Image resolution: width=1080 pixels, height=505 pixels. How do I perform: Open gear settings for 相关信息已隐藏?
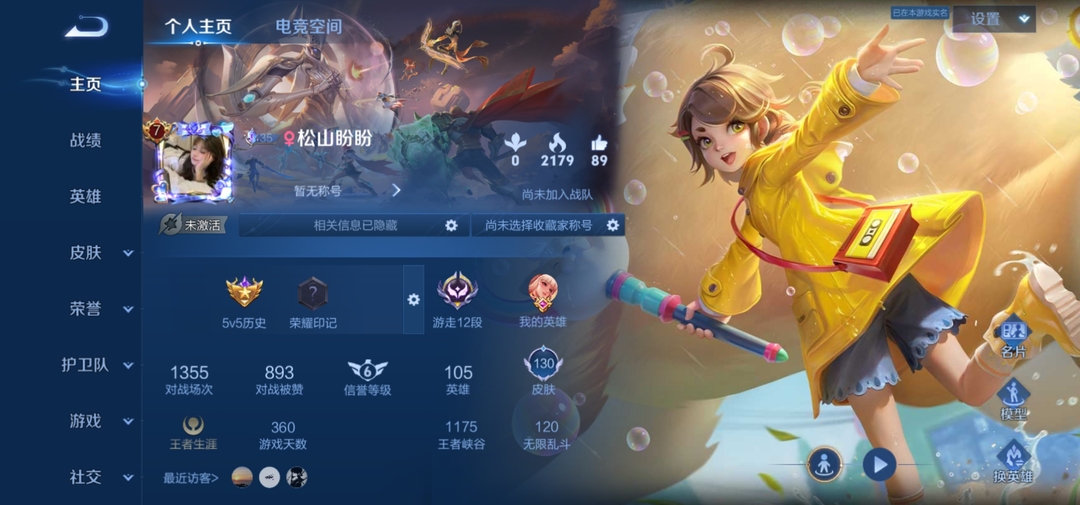tap(451, 226)
